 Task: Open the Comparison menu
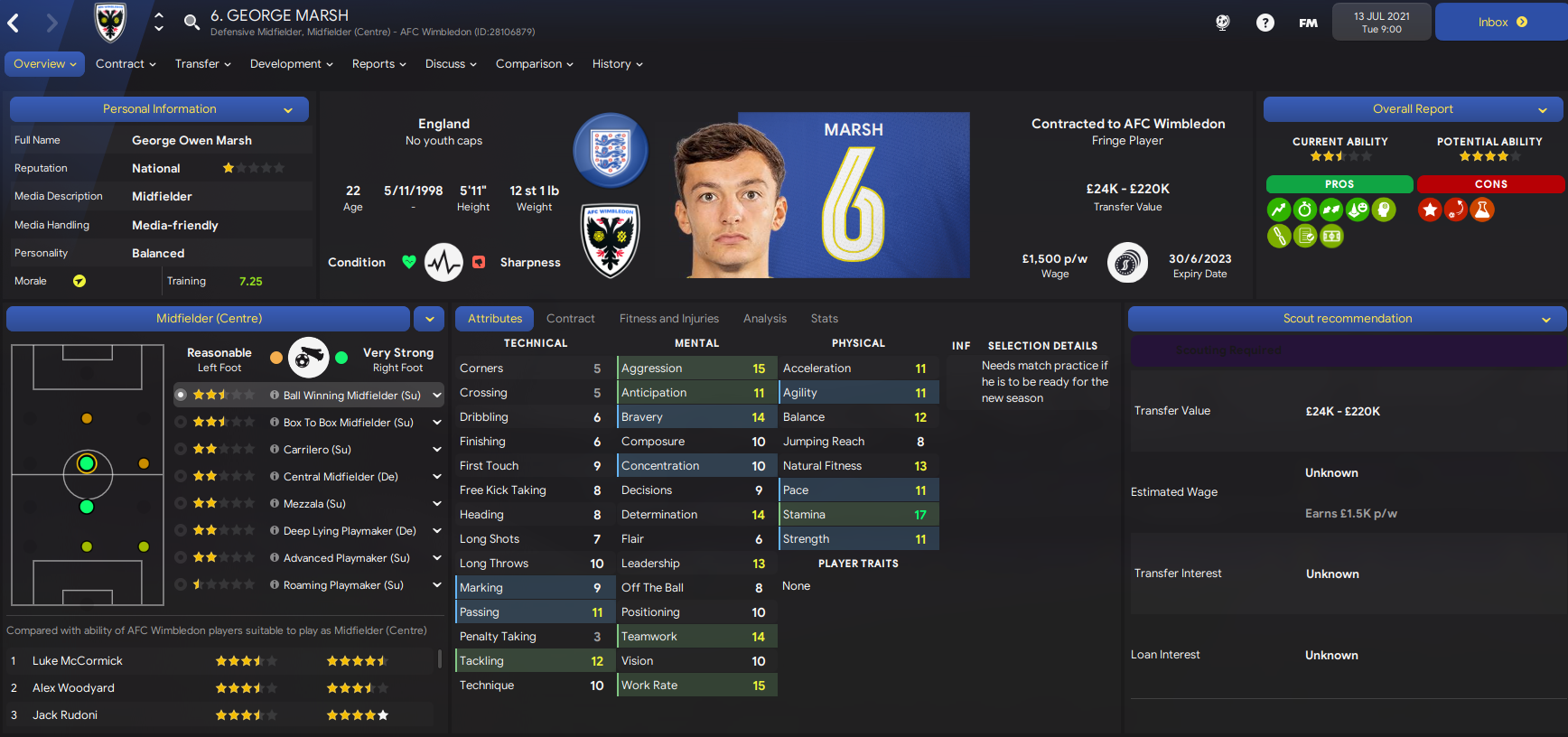534,64
